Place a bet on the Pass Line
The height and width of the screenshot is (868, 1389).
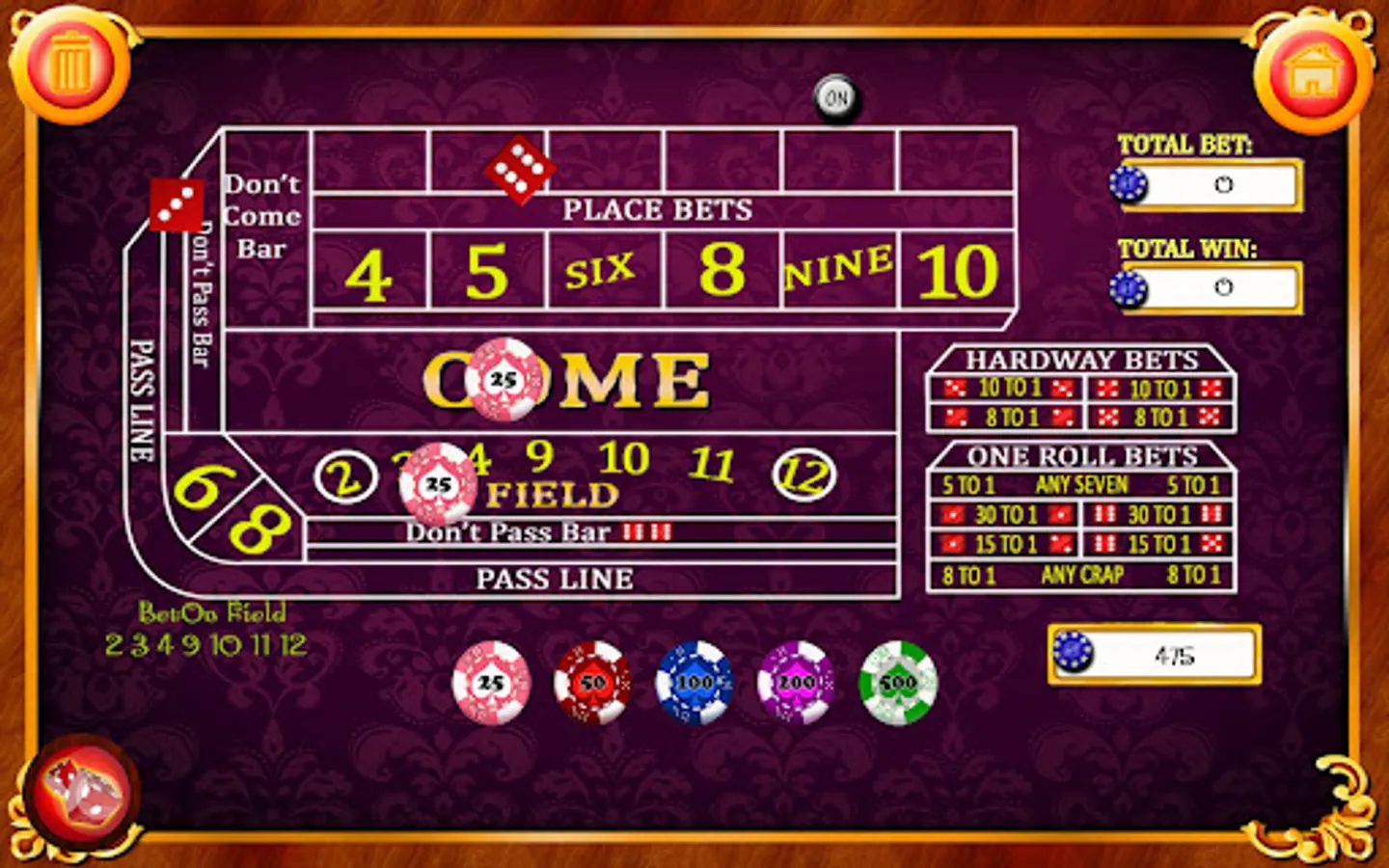click(555, 579)
